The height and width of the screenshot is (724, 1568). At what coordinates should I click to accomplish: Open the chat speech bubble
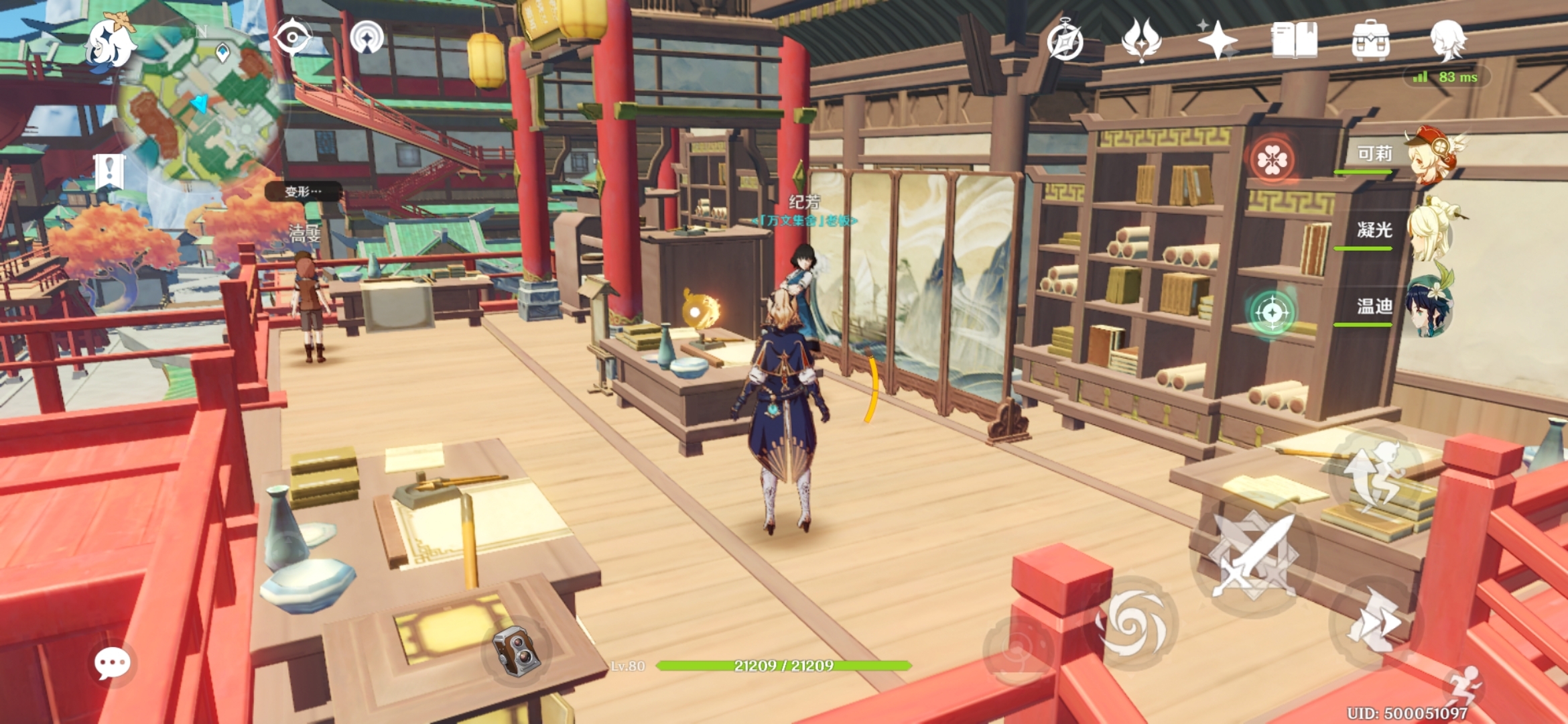[x=112, y=664]
